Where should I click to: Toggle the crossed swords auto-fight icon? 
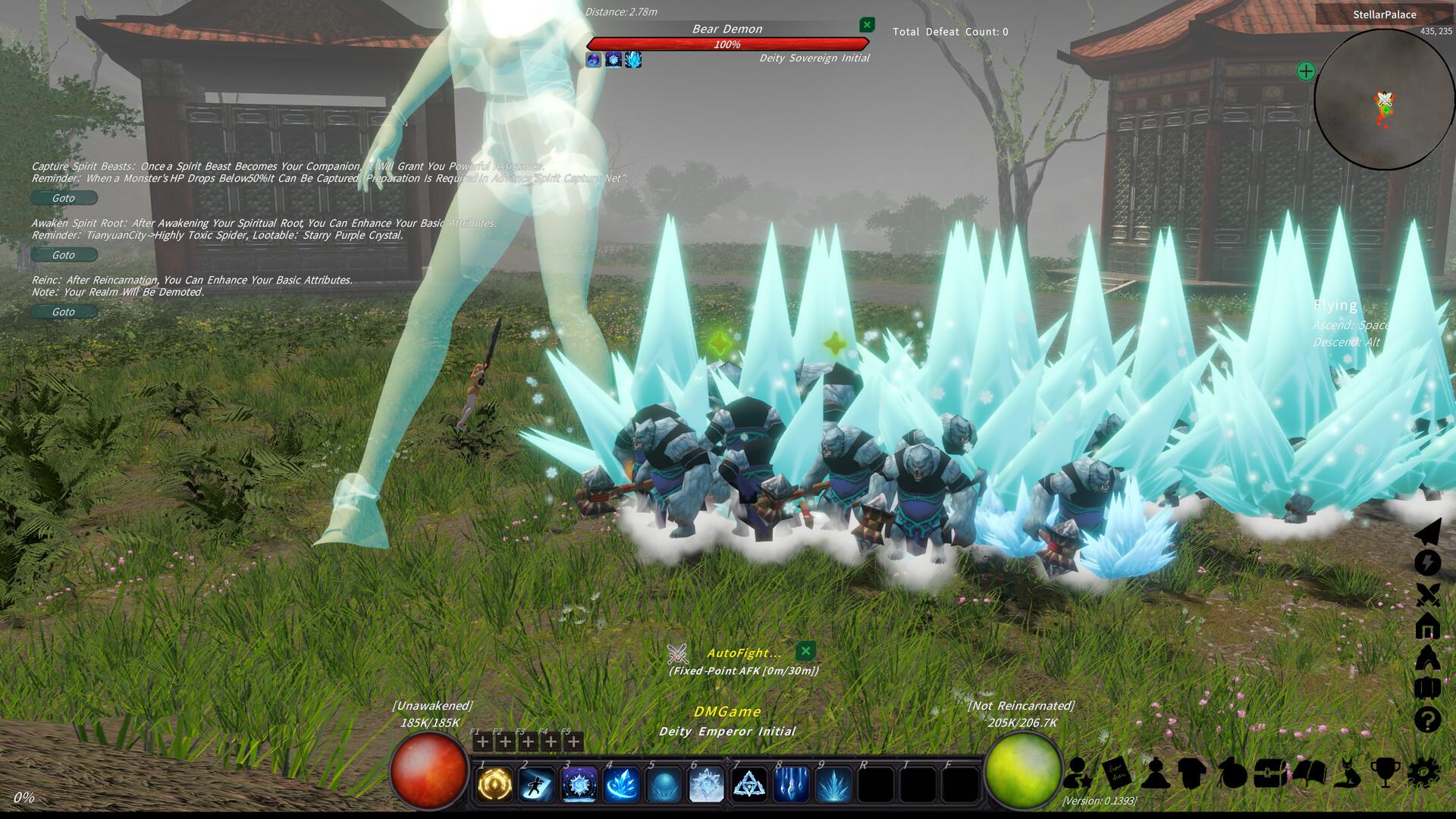click(1427, 595)
